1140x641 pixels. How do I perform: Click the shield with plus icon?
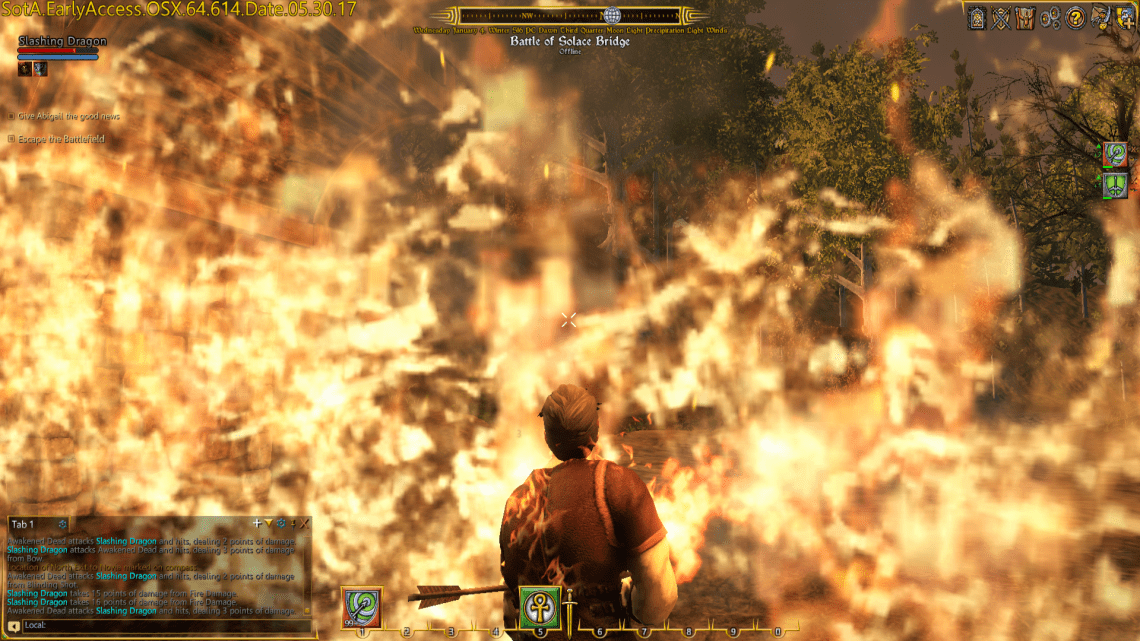pyautogui.click(x=1124, y=17)
